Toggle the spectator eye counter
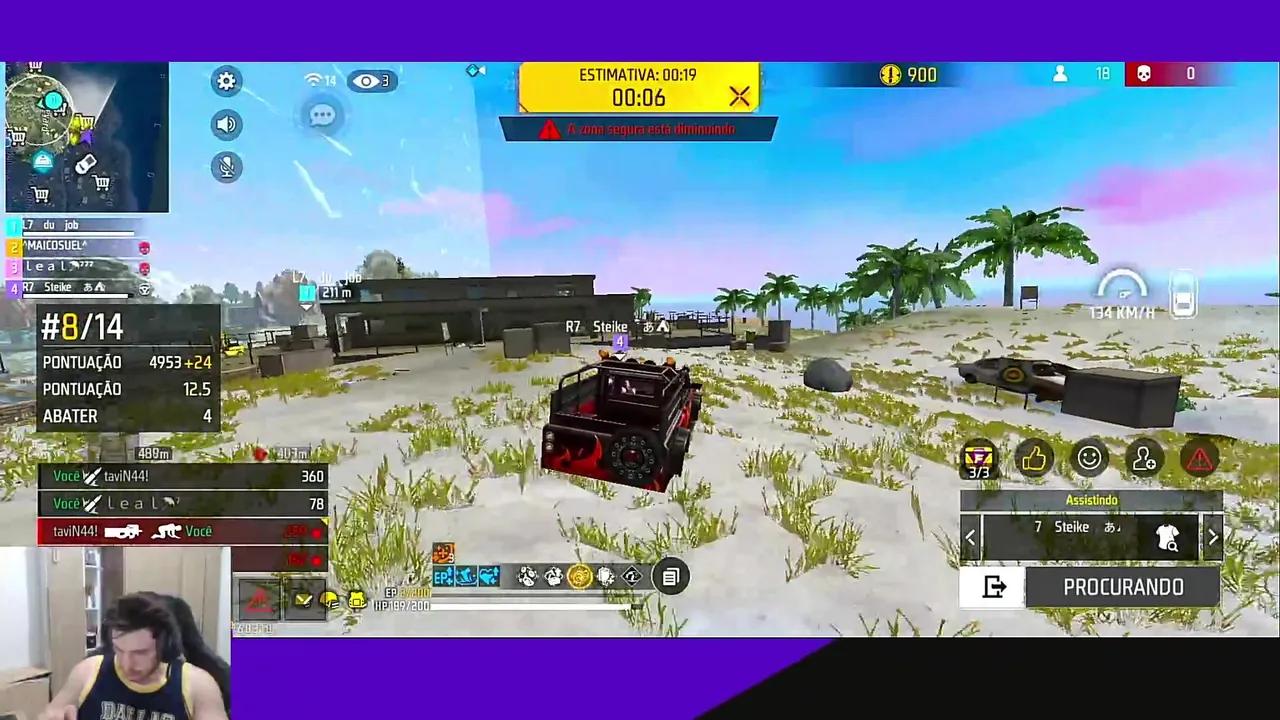This screenshot has height=720, width=1280. (371, 81)
